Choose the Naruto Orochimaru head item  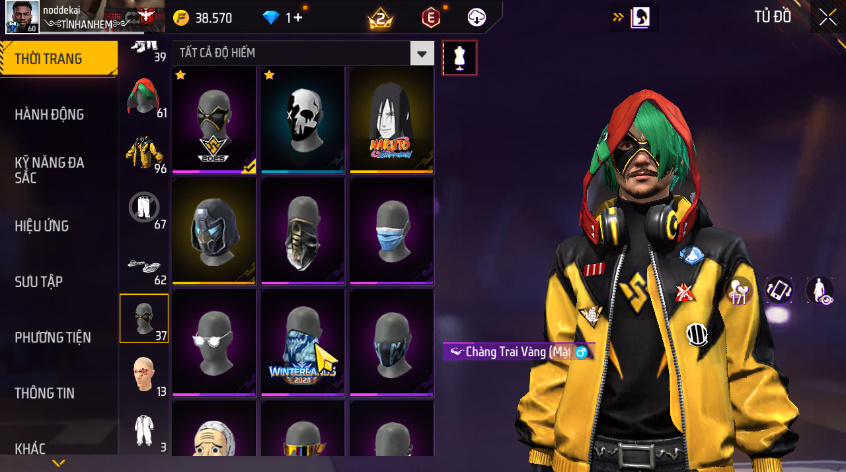pyautogui.click(x=391, y=120)
